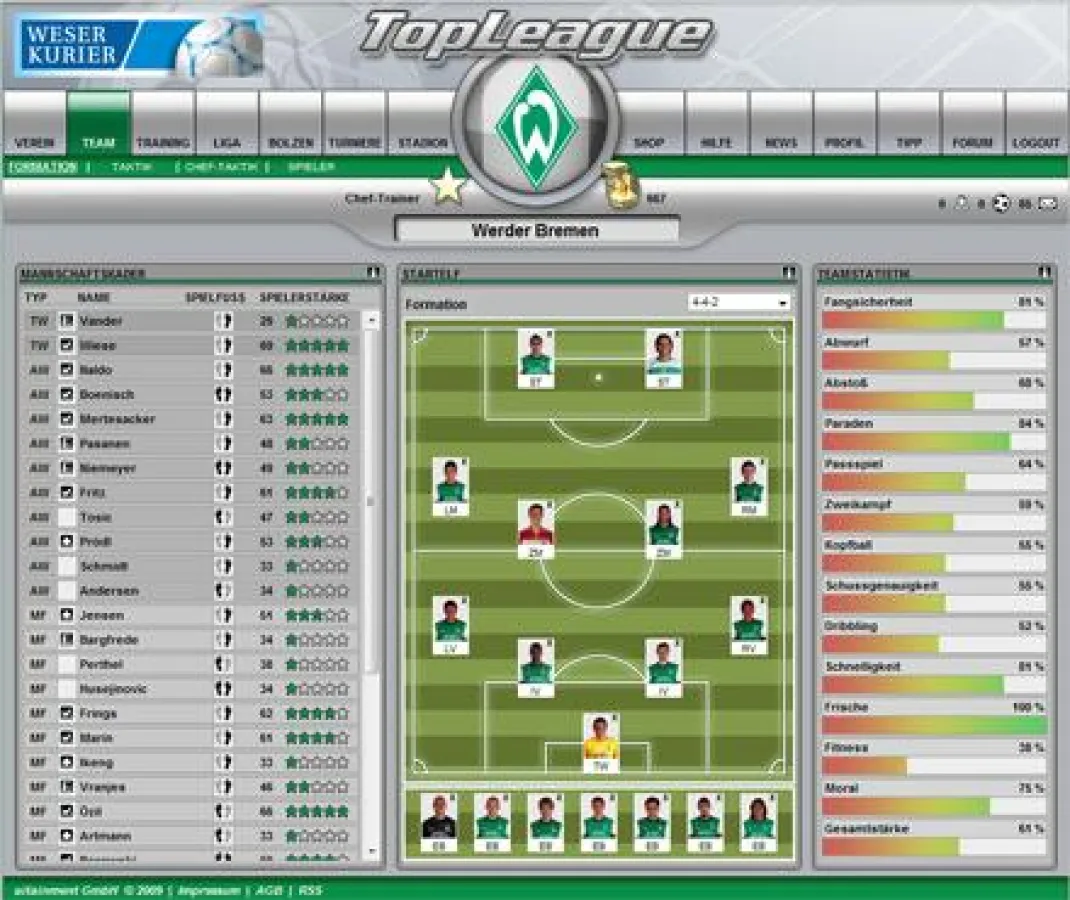The width and height of the screenshot is (1070, 900).
Task: Select the goalkeeper card on the pitch
Action: 601,741
